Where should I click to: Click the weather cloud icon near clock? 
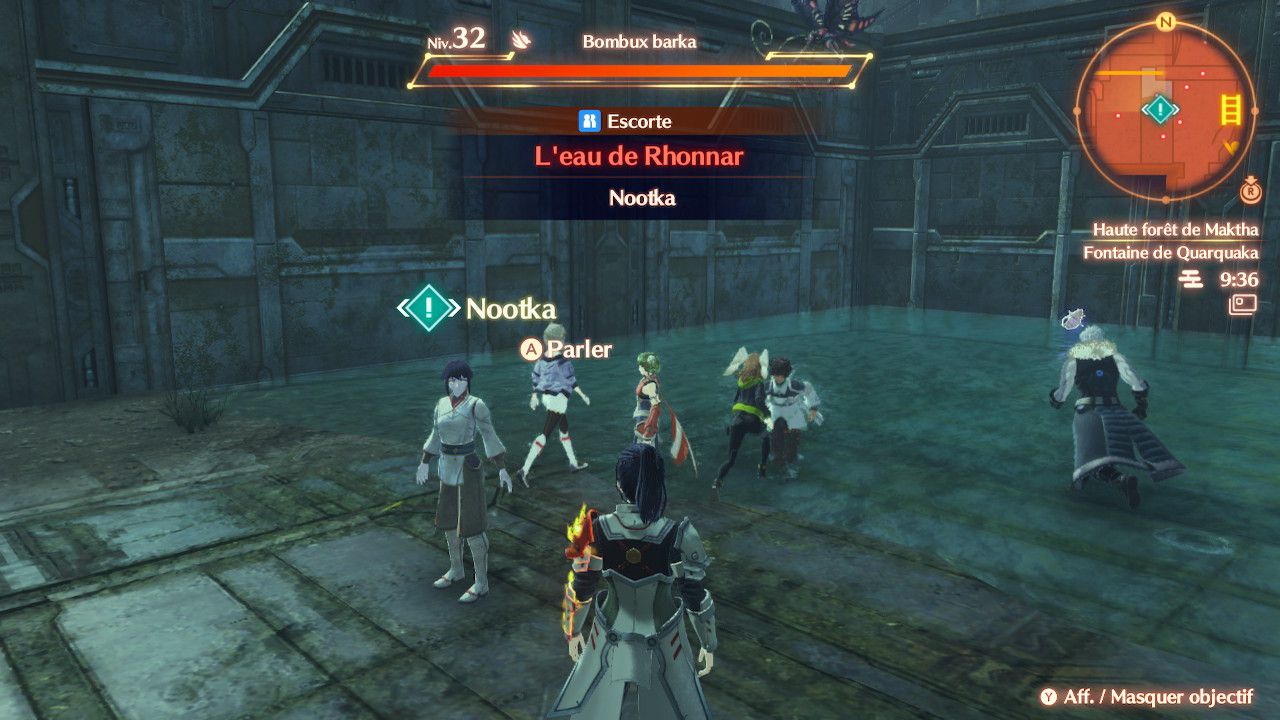click(1191, 280)
